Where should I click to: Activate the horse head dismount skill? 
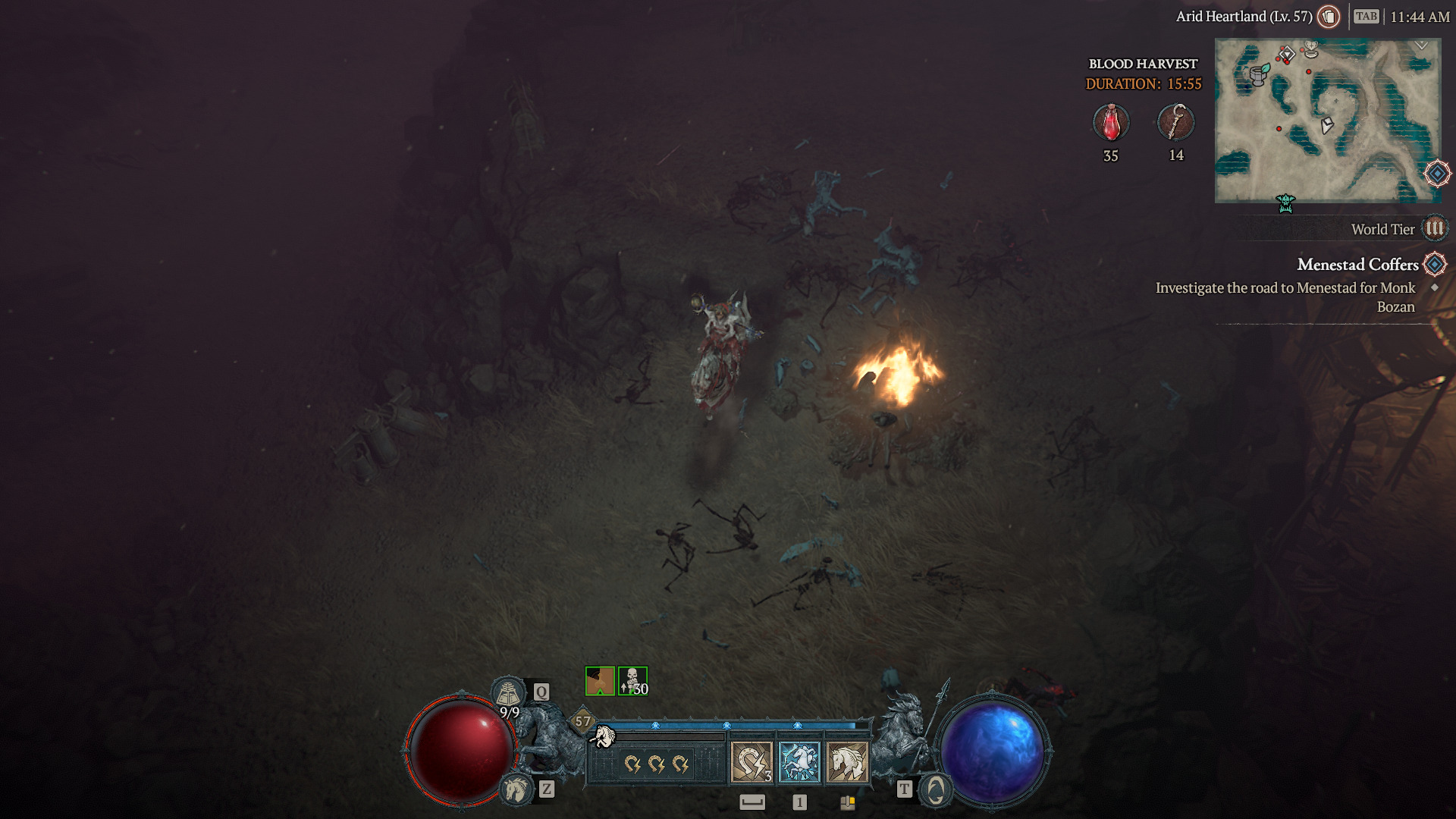847,761
